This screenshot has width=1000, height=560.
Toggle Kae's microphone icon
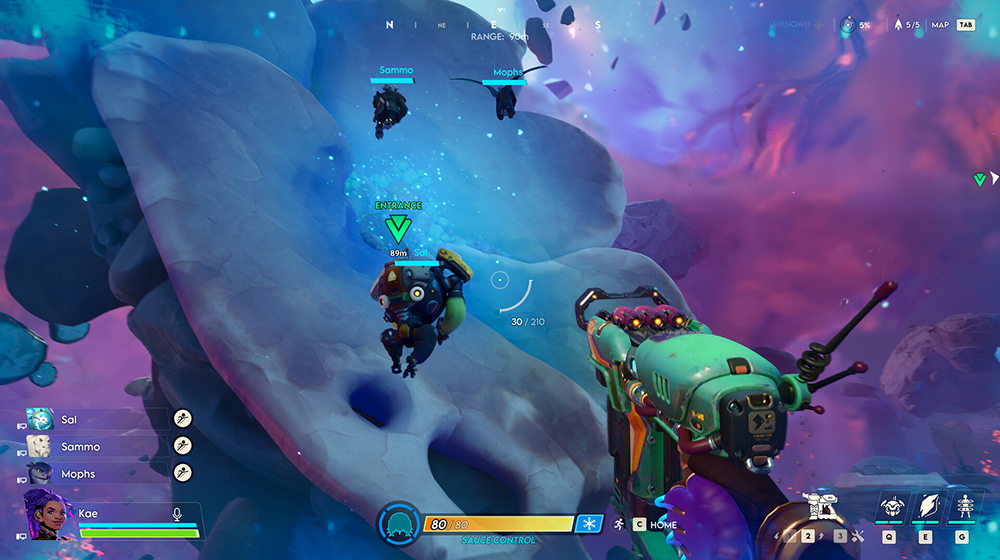pyautogui.click(x=177, y=513)
